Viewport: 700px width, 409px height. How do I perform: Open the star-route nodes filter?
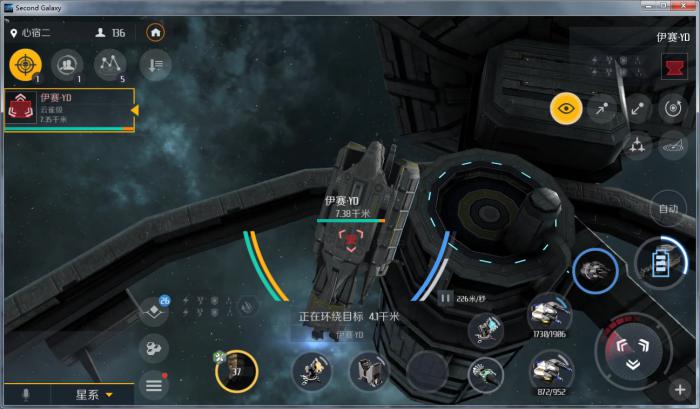[109, 64]
